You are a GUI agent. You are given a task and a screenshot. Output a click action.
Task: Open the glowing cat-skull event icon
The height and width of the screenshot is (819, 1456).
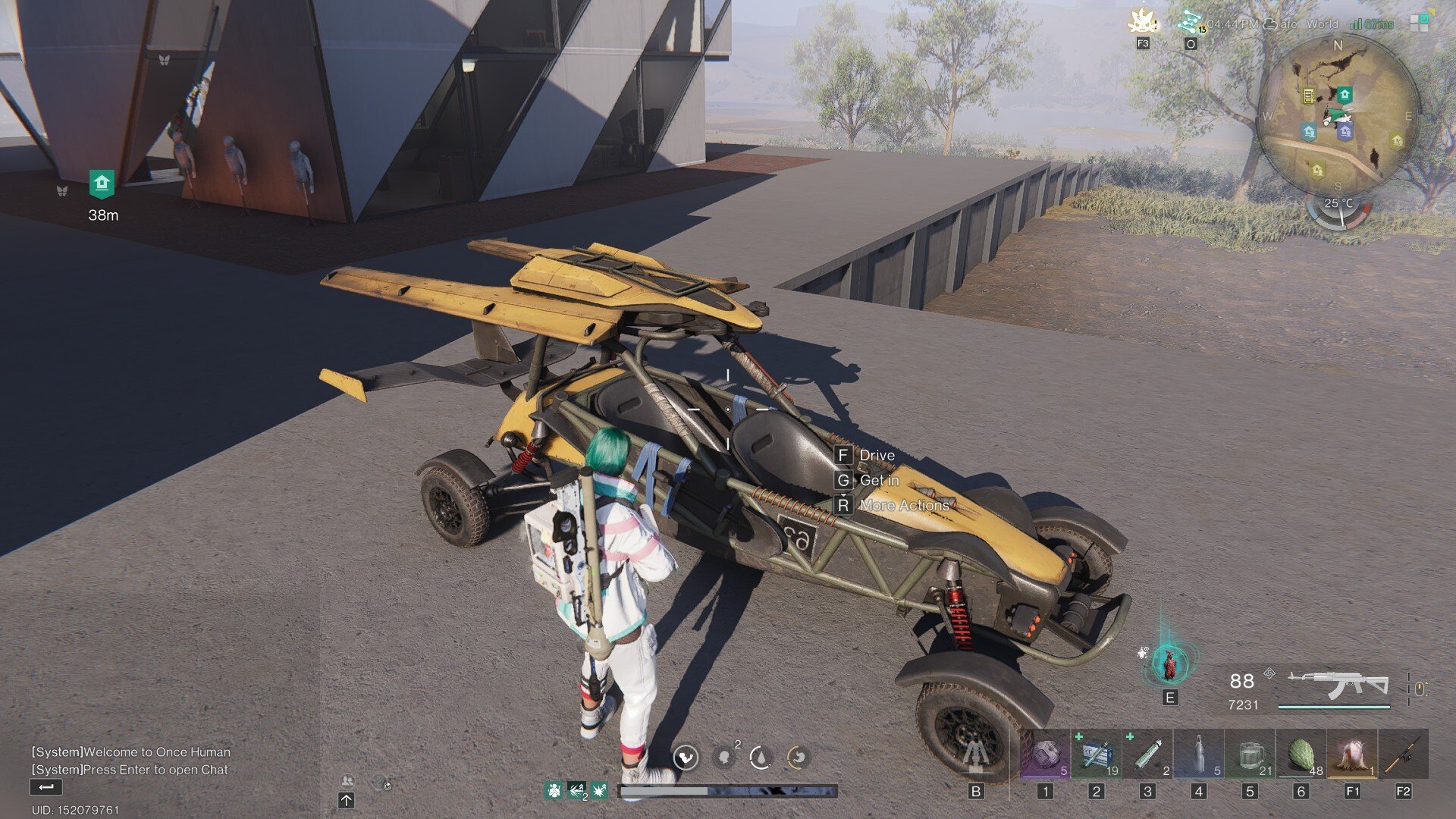tap(1142, 21)
